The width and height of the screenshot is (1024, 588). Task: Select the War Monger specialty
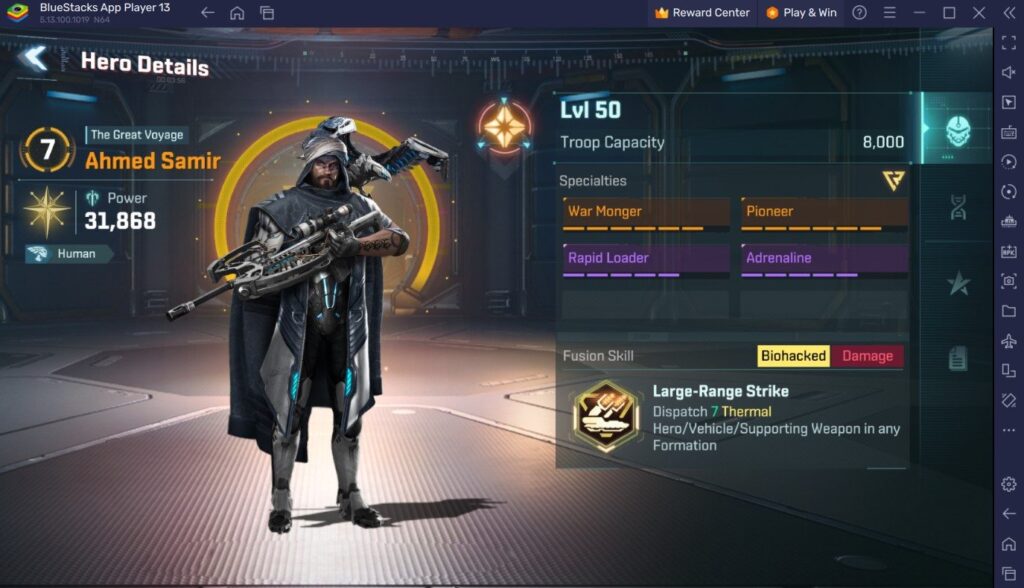(637, 213)
